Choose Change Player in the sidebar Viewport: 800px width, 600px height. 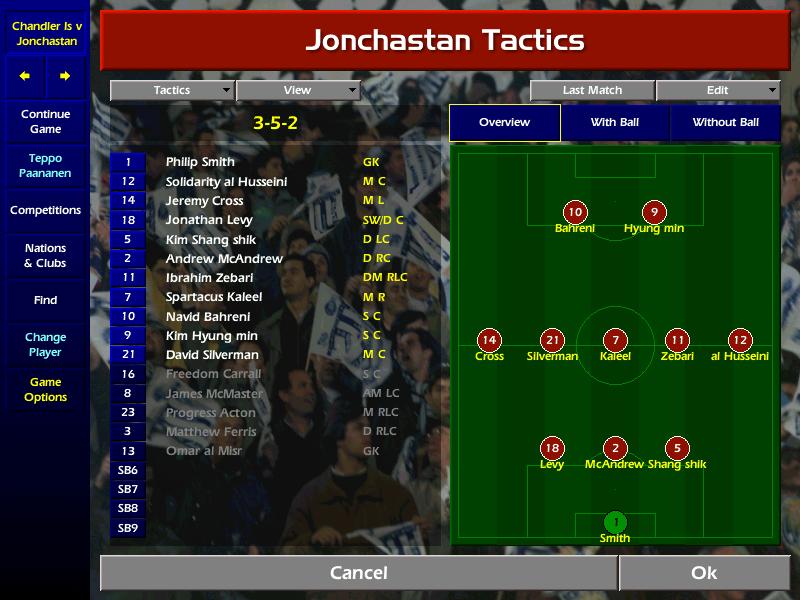pyautogui.click(x=45, y=344)
